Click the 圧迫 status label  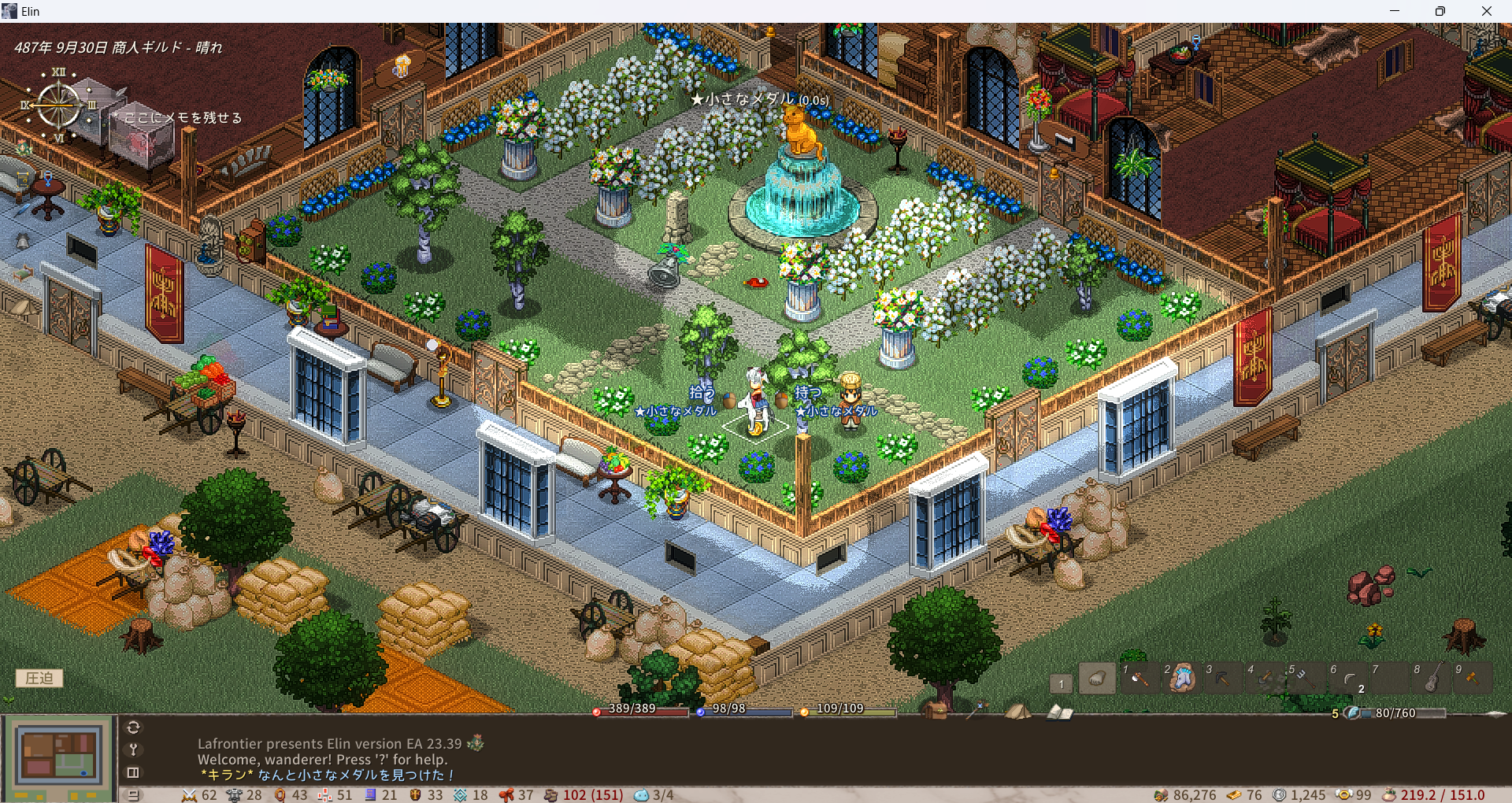pos(39,678)
